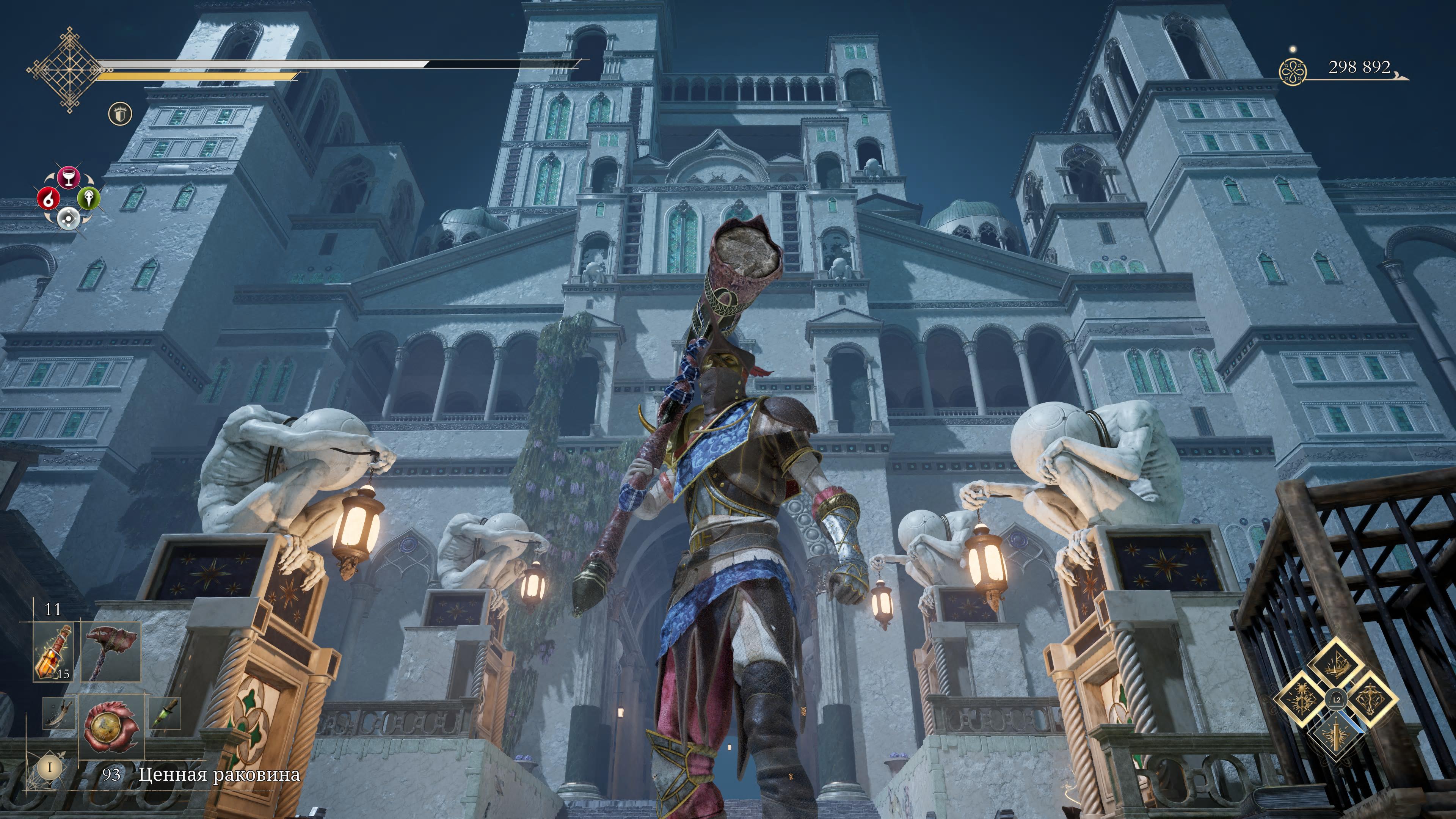This screenshot has height=819, width=1456.
Task: Select the Ценная раковина shell item slot
Action: (111, 727)
